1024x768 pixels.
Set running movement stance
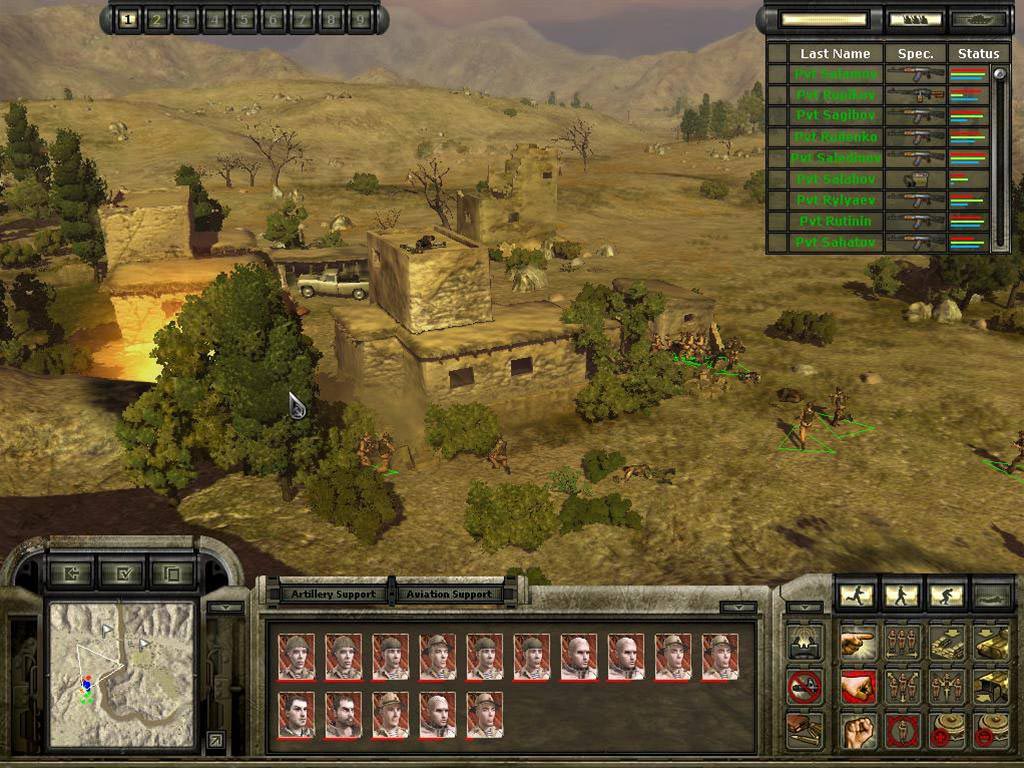click(x=856, y=596)
